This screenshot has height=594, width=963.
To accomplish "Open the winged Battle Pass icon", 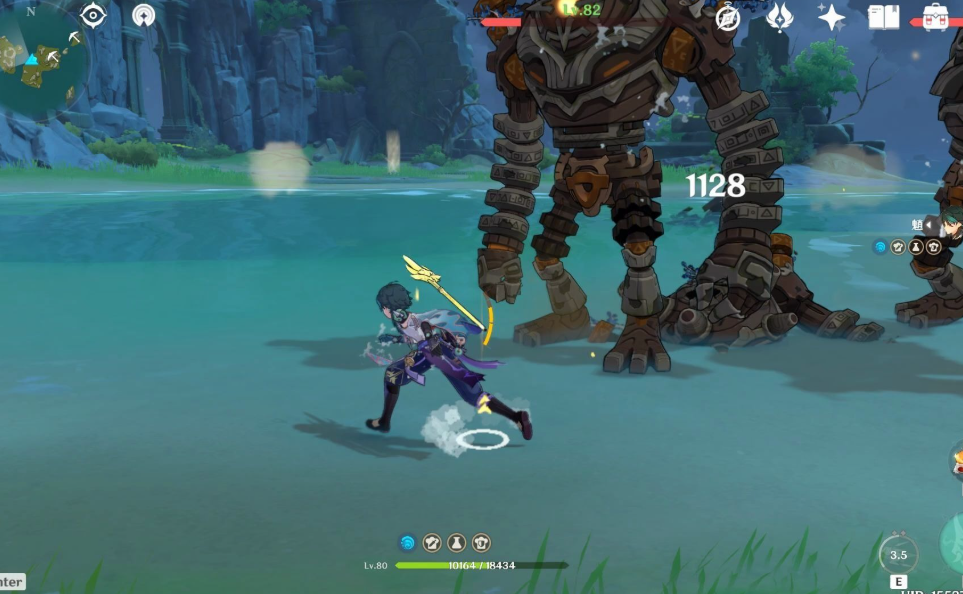I will 780,17.
